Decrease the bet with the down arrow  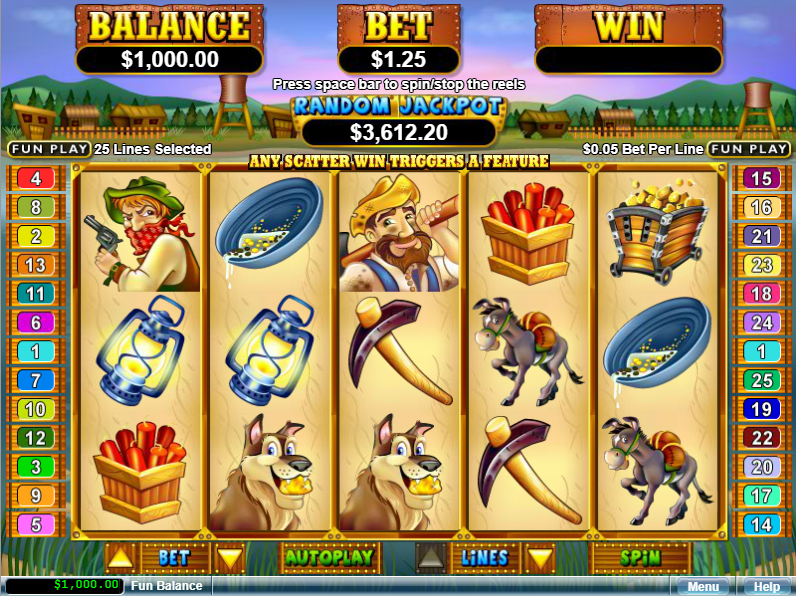230,558
